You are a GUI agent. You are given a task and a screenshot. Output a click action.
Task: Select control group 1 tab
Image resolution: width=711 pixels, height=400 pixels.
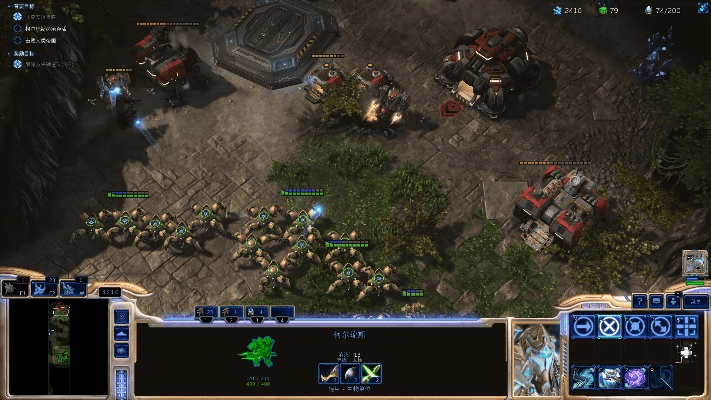pos(207,314)
